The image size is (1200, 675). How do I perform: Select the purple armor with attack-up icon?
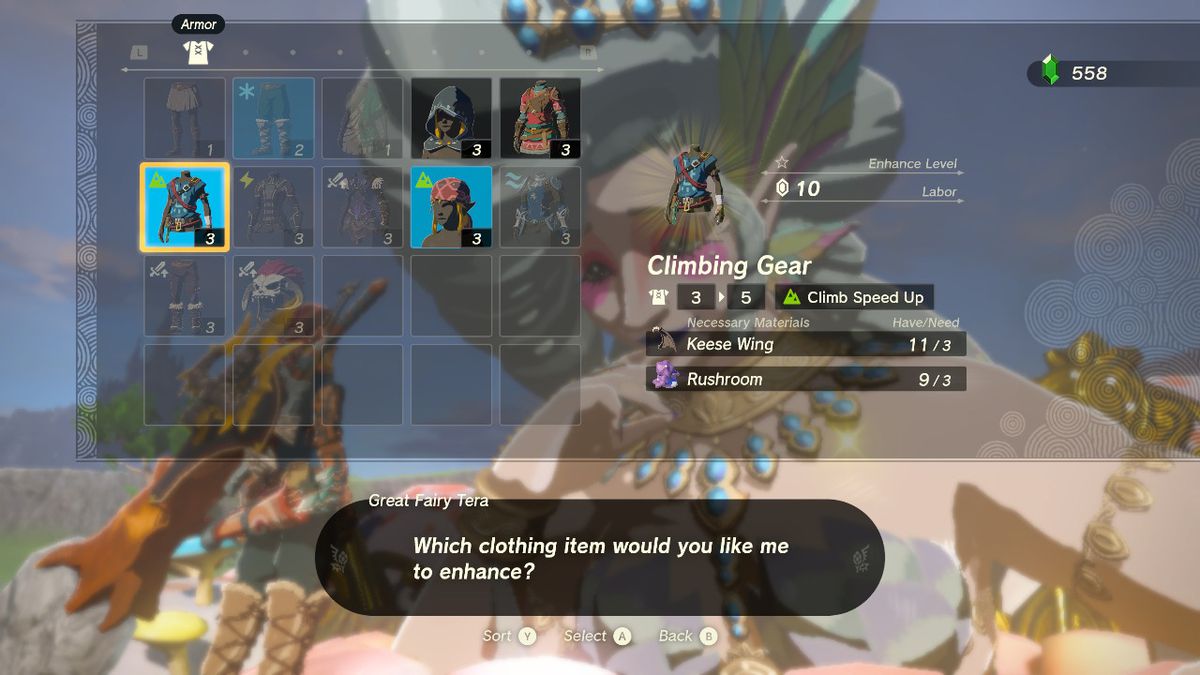pyautogui.click(x=362, y=207)
